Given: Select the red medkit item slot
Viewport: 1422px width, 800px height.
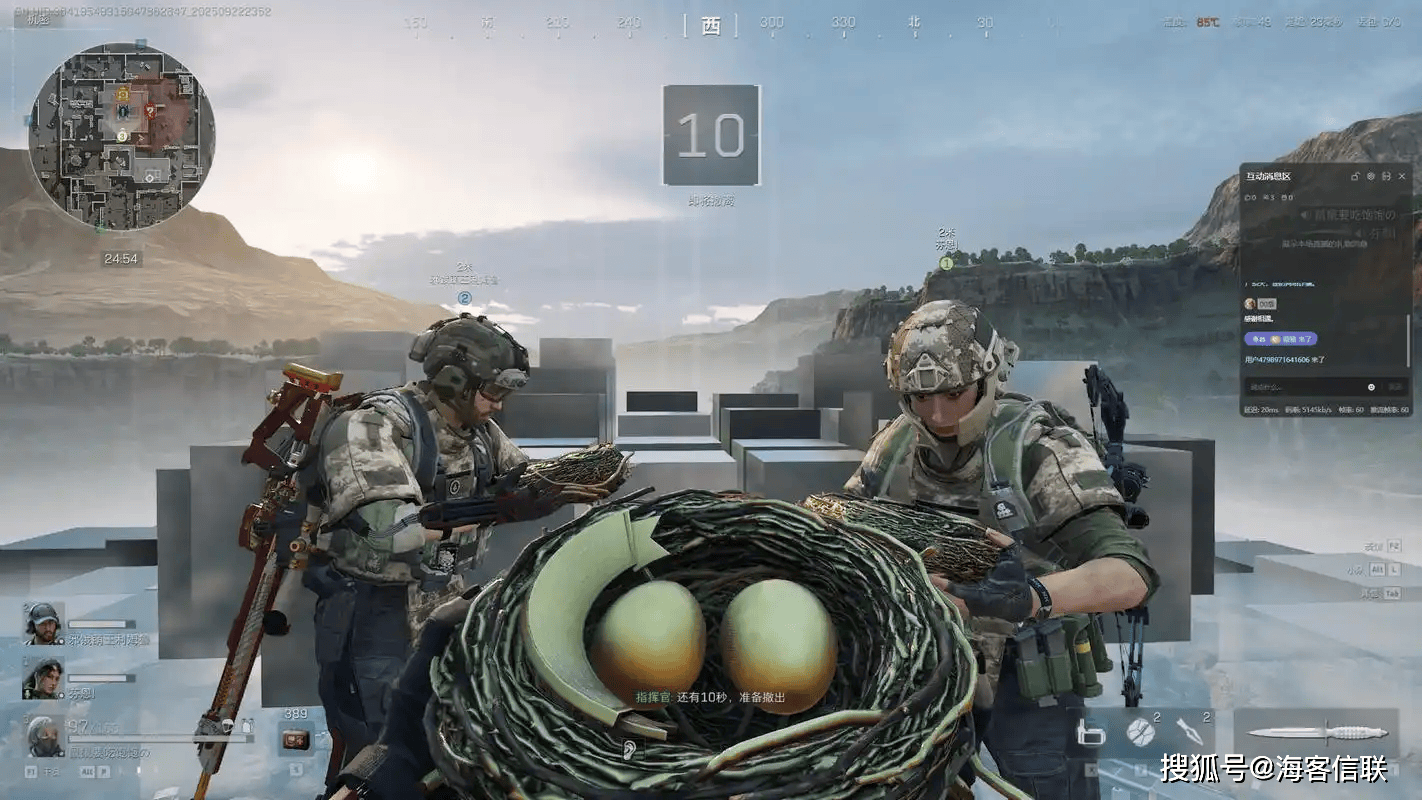Looking at the screenshot, I should 295,739.
